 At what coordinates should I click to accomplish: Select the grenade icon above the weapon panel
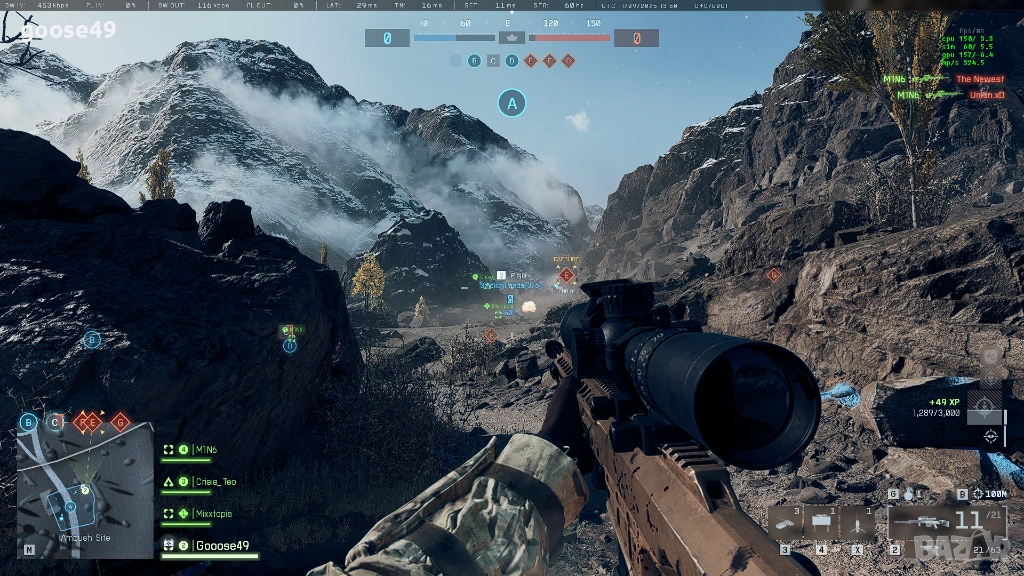[x=907, y=494]
